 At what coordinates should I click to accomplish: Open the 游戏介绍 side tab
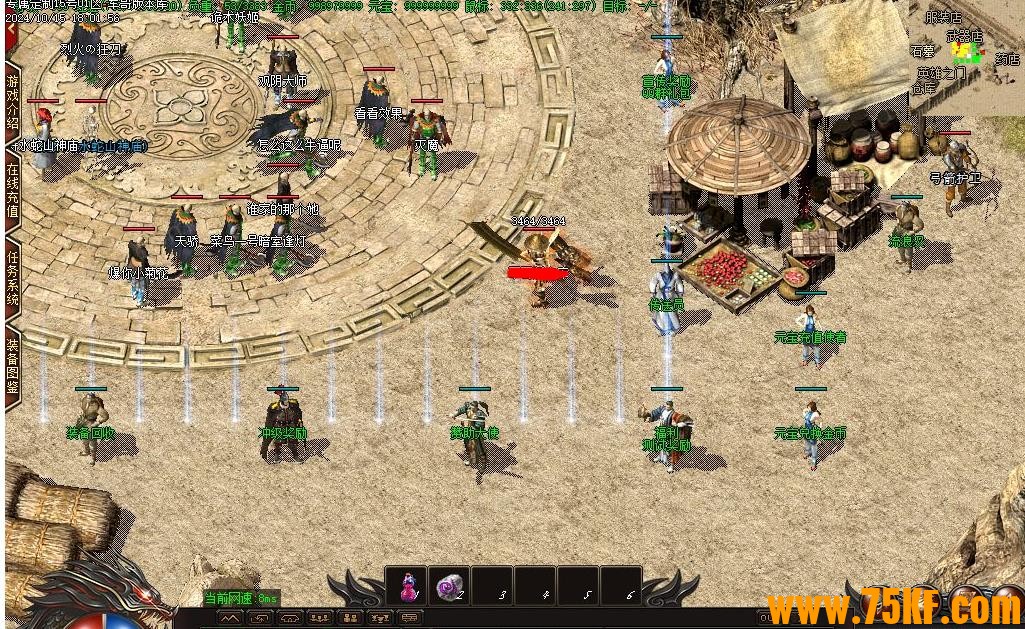click(x=13, y=101)
